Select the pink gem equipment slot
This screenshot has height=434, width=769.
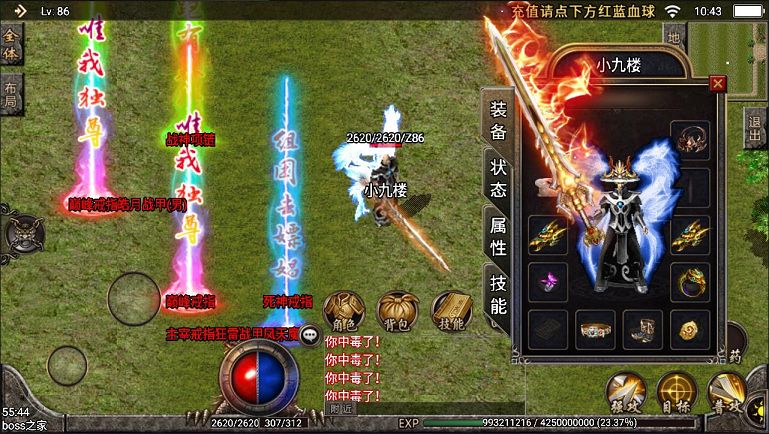pos(548,280)
